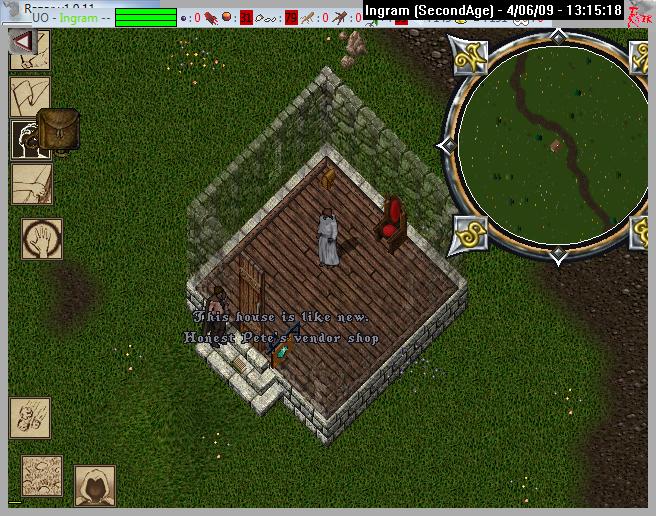Use the hooded figure hiding skill icon

(95, 485)
